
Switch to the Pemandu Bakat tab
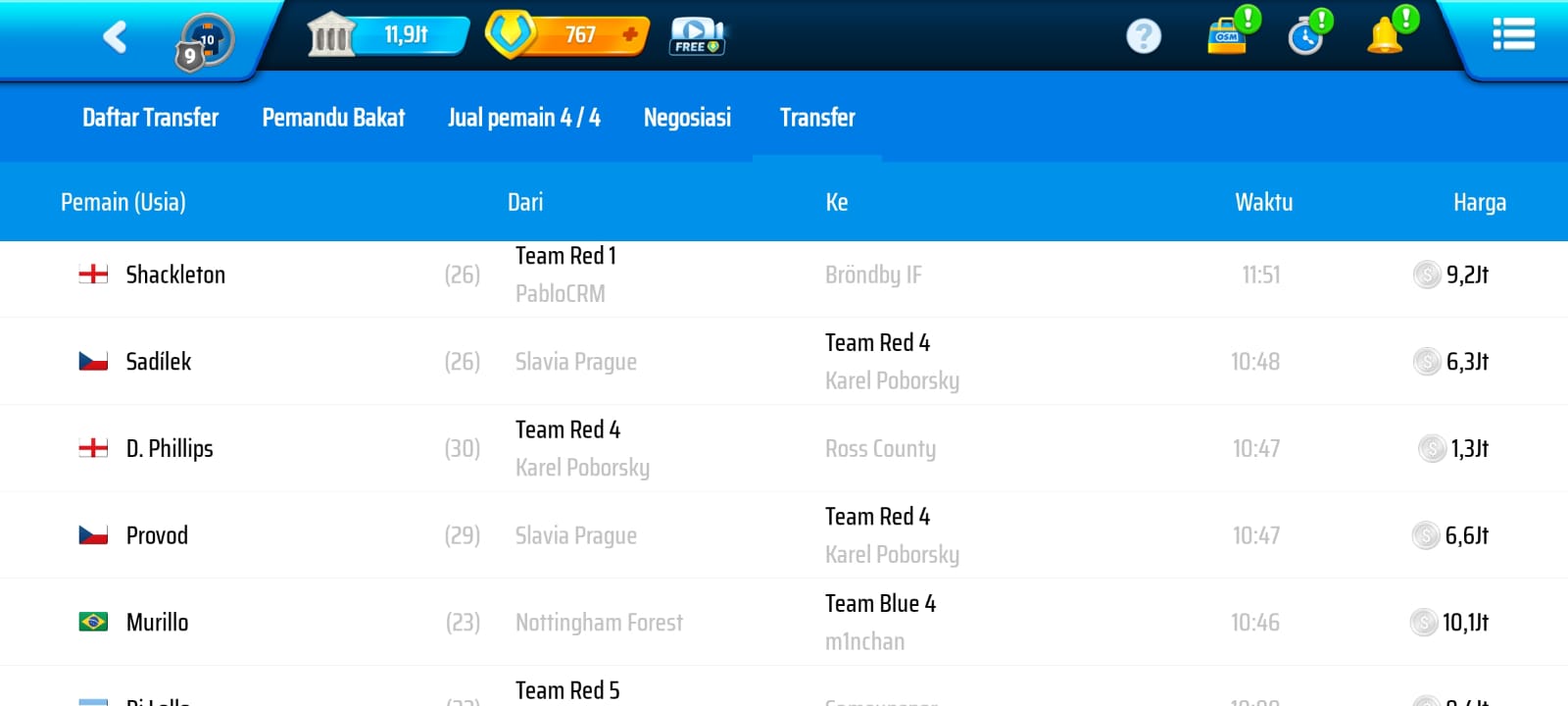(333, 118)
